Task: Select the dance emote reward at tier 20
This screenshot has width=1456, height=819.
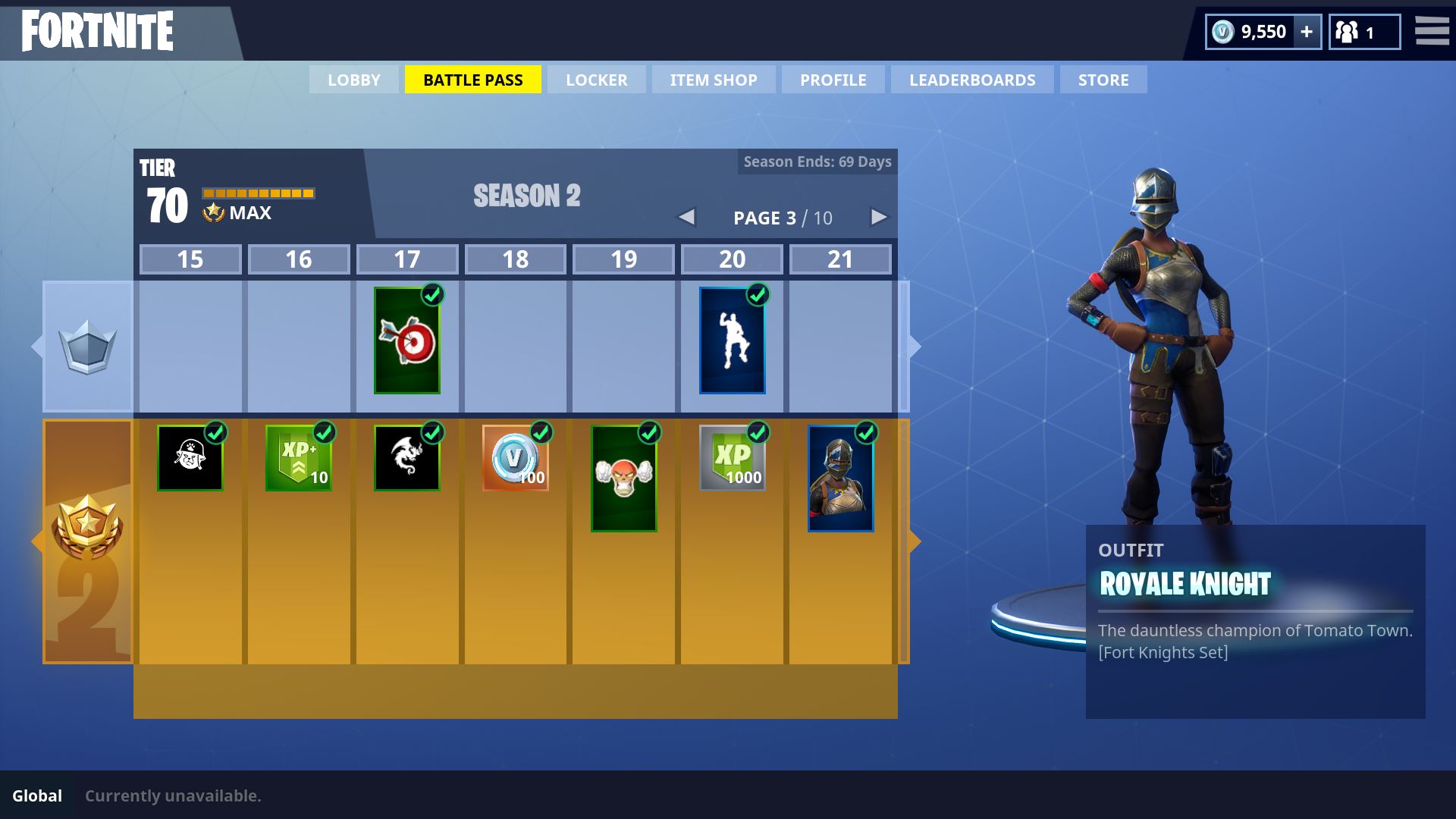Action: (732, 340)
